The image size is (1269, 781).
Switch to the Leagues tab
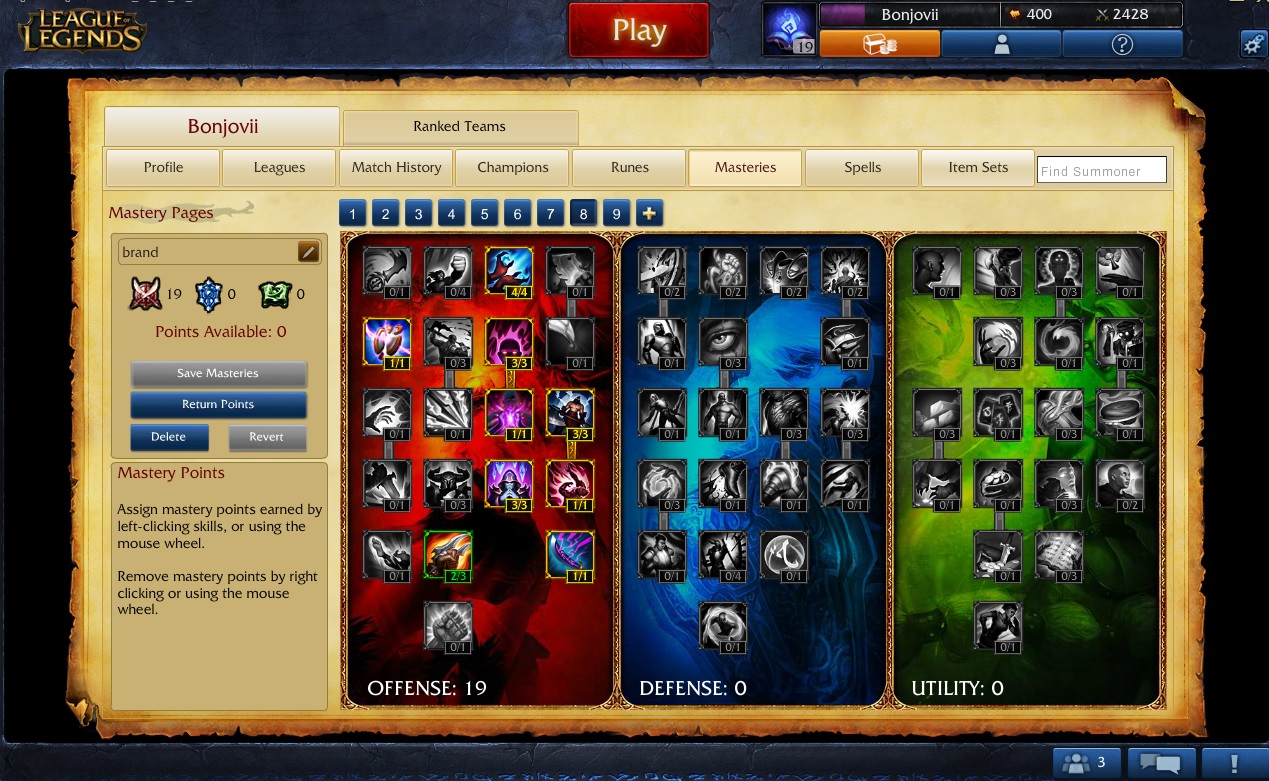pyautogui.click(x=279, y=168)
